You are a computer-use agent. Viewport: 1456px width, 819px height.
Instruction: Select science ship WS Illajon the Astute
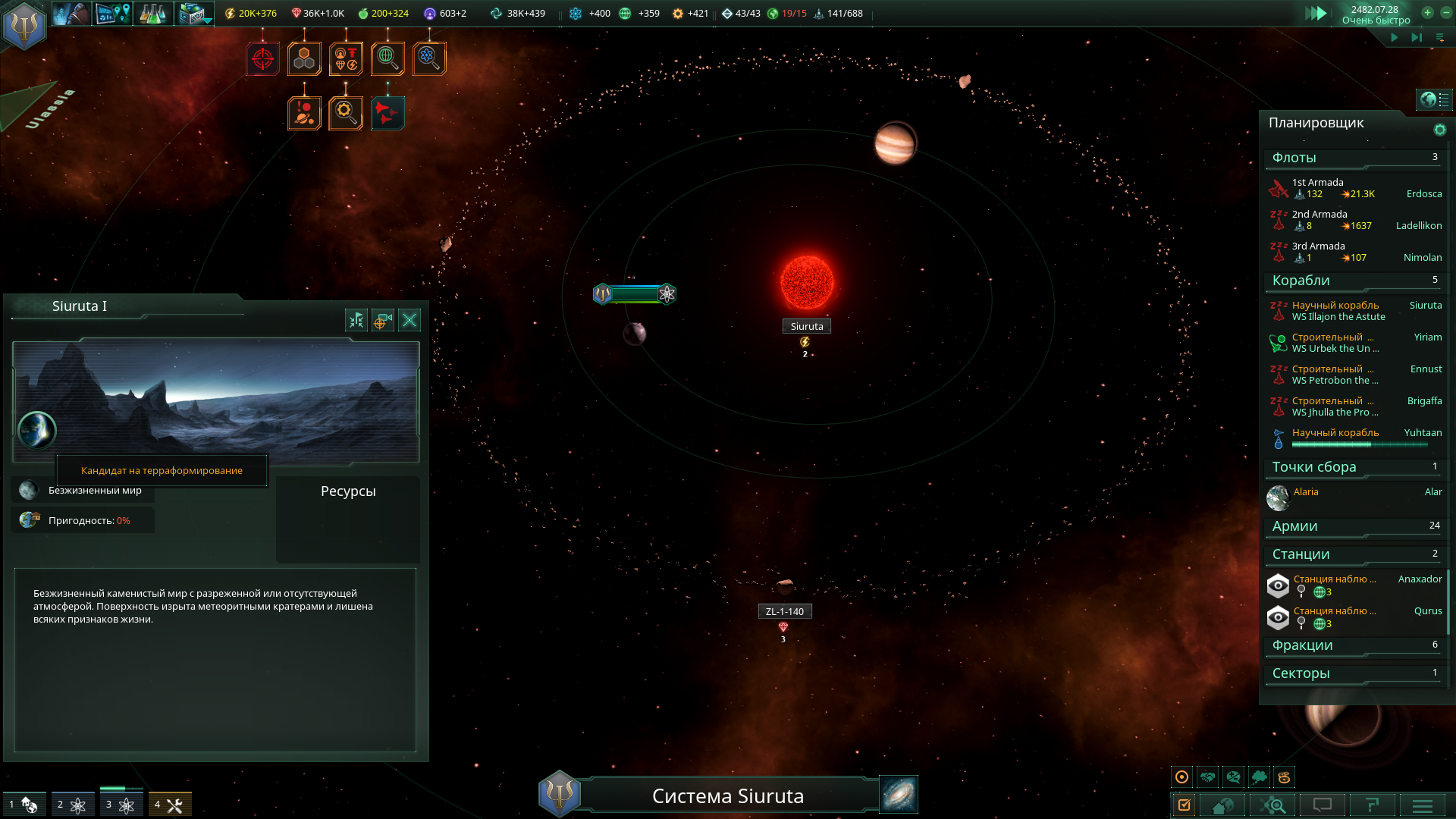[x=1356, y=311]
